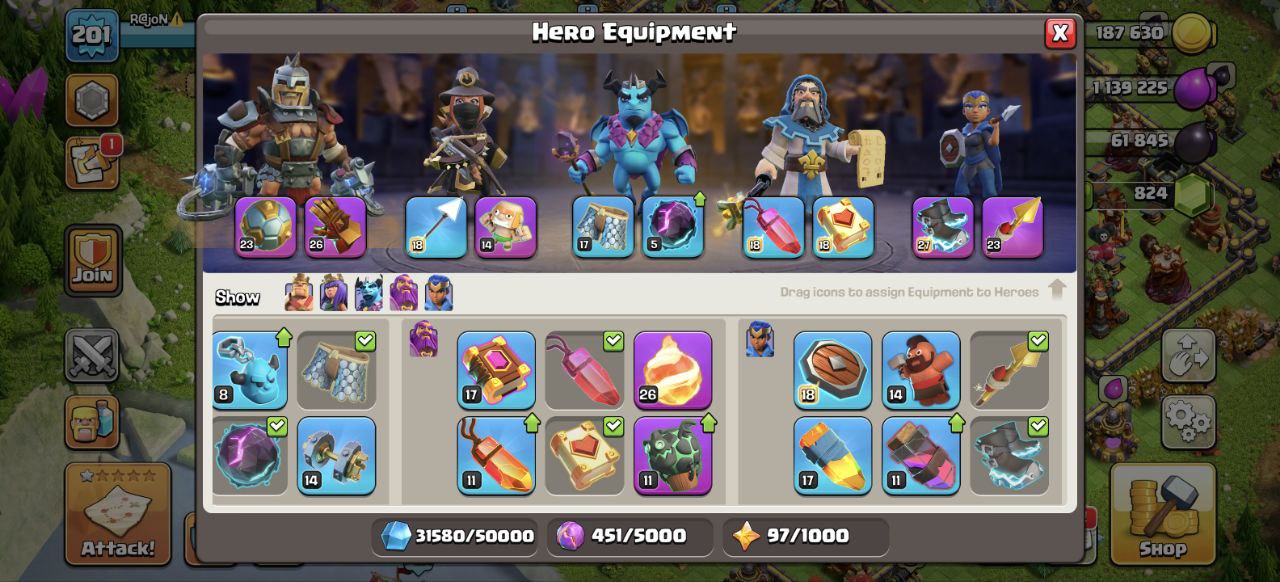
Task: Select the Archer Queen's level 18 arrow equipment
Action: 436,227
